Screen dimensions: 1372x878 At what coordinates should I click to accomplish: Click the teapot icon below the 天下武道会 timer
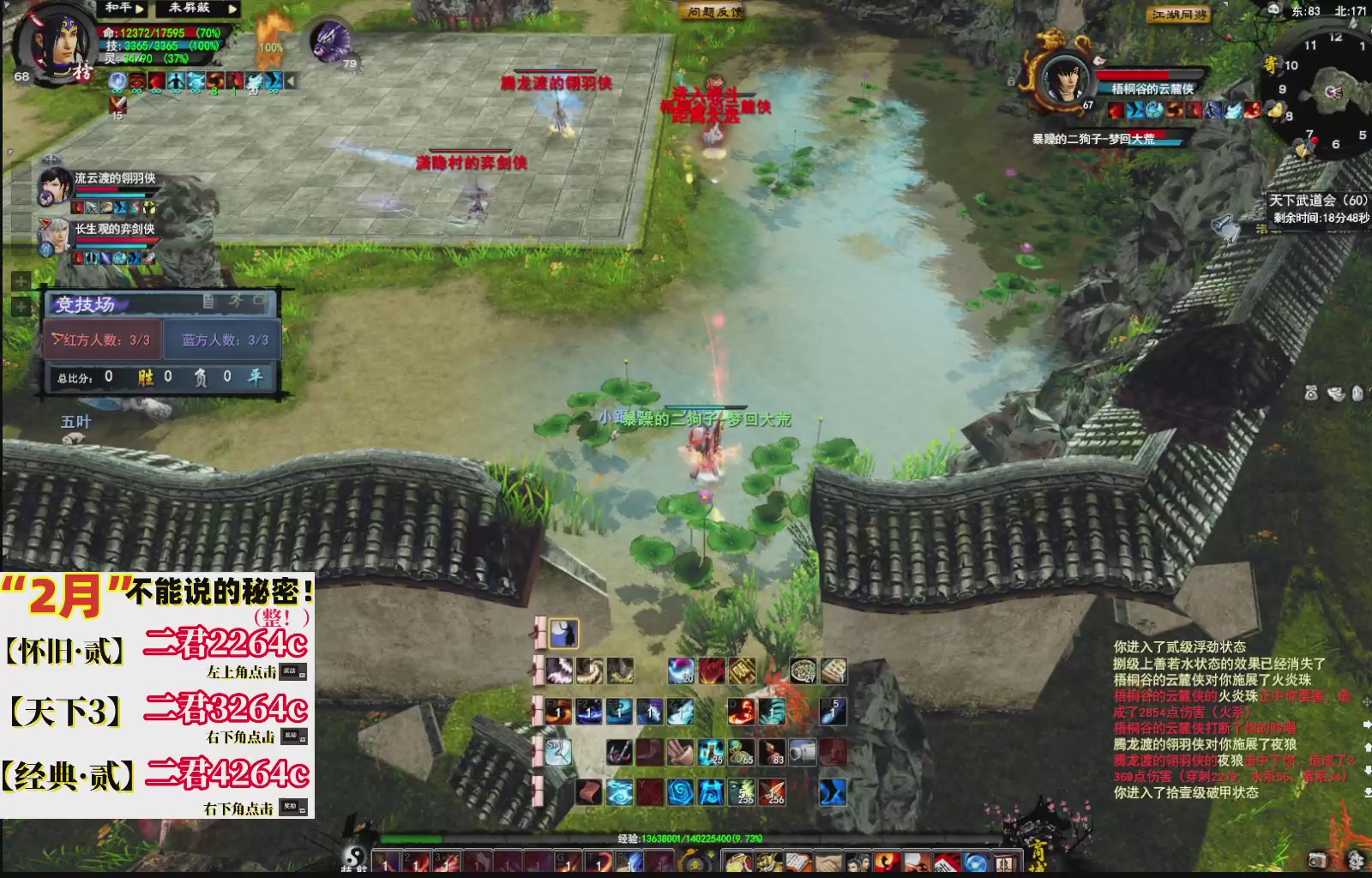click(1225, 226)
